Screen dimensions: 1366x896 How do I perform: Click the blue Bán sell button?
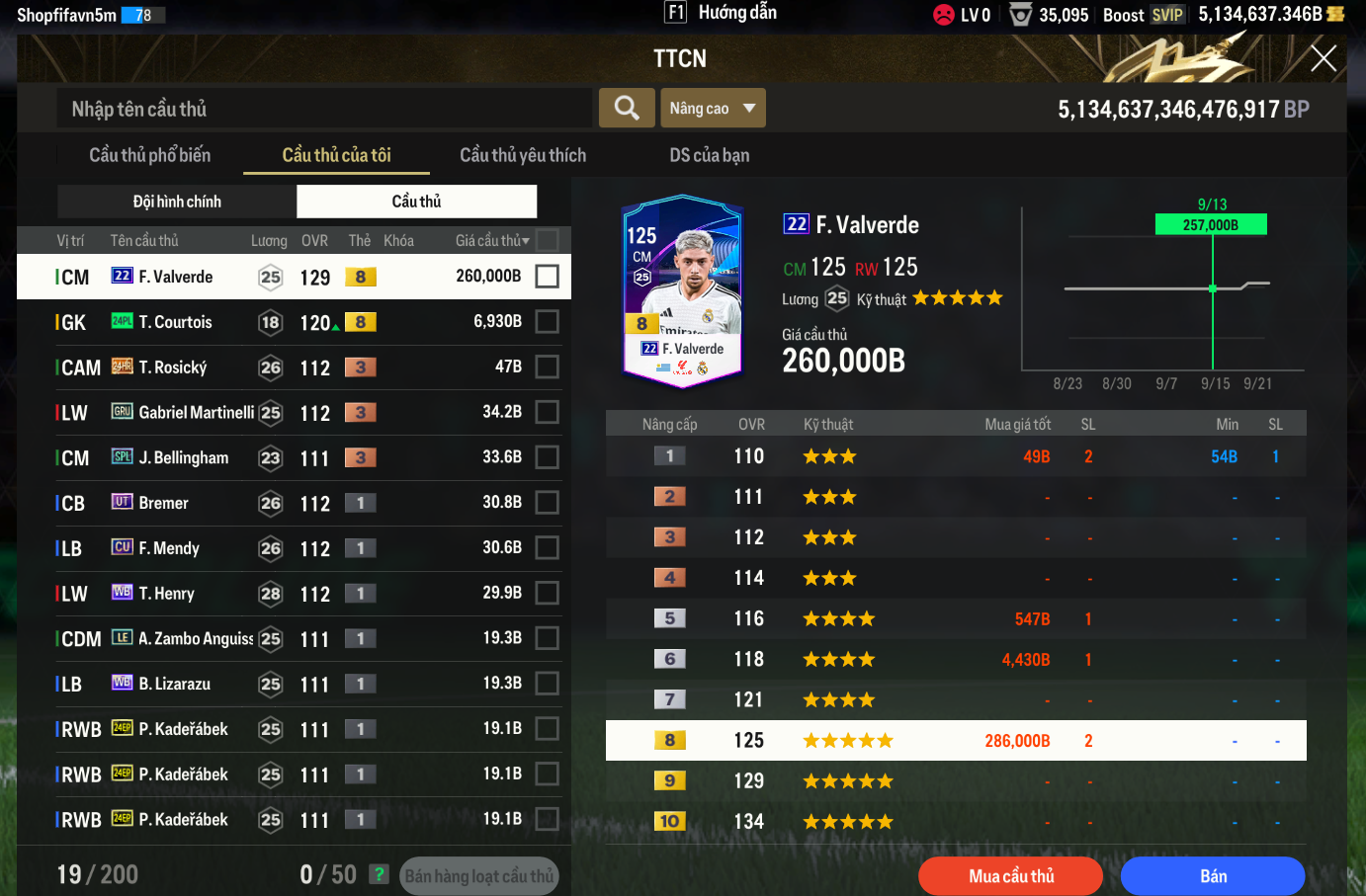pos(1212,875)
